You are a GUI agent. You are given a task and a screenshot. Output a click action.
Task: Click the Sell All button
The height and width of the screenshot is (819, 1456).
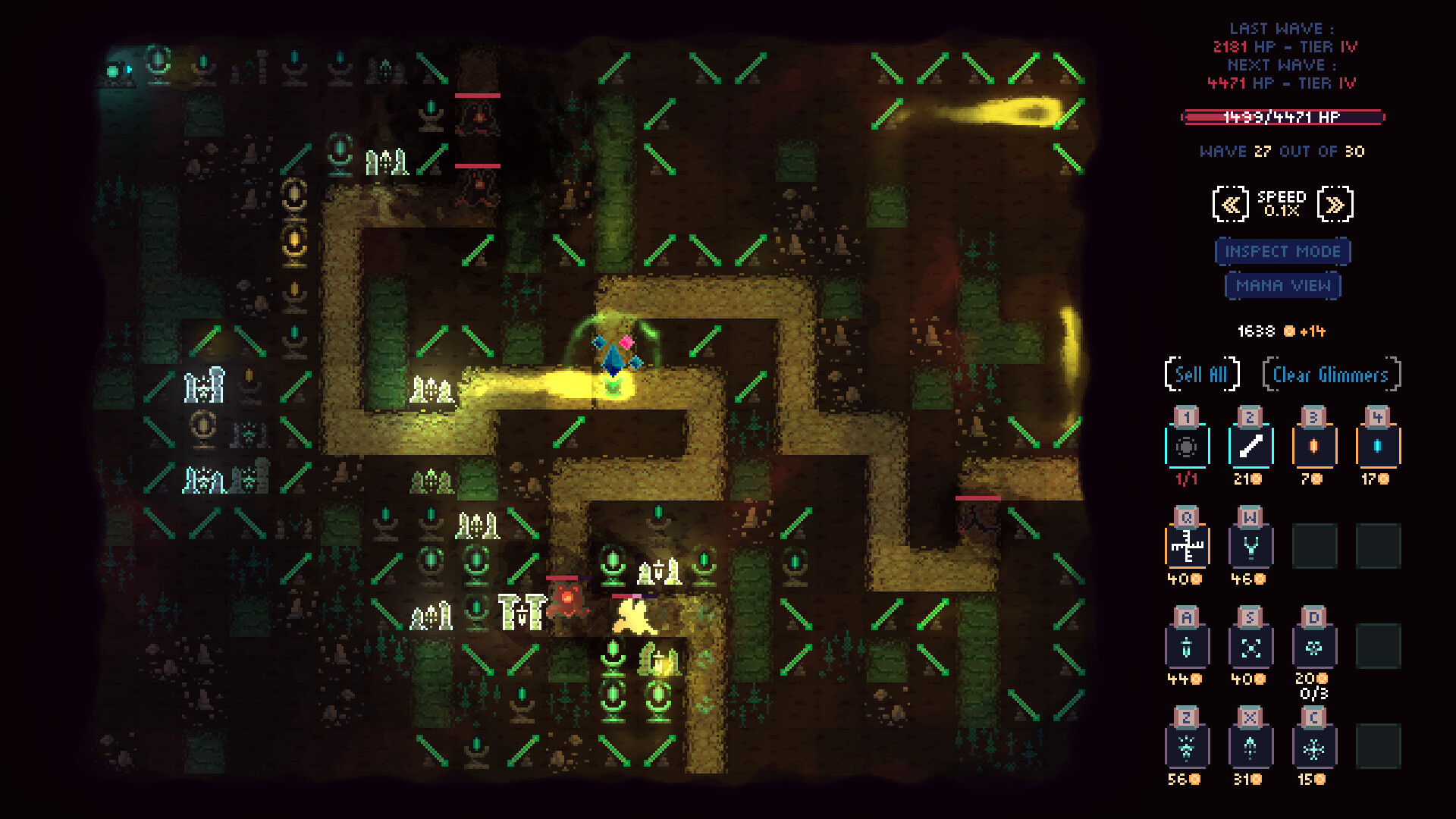coord(1202,374)
